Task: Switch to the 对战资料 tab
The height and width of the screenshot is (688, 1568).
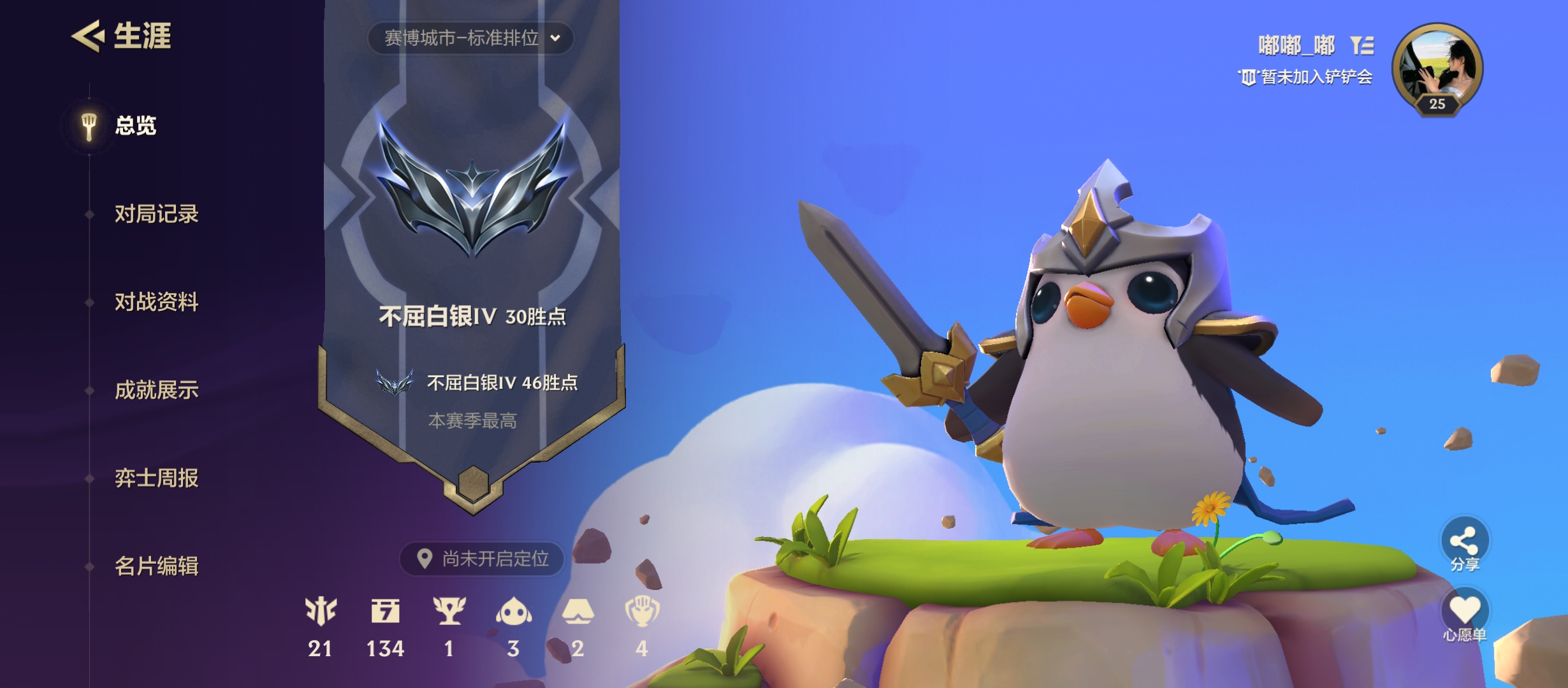Action: (x=156, y=302)
